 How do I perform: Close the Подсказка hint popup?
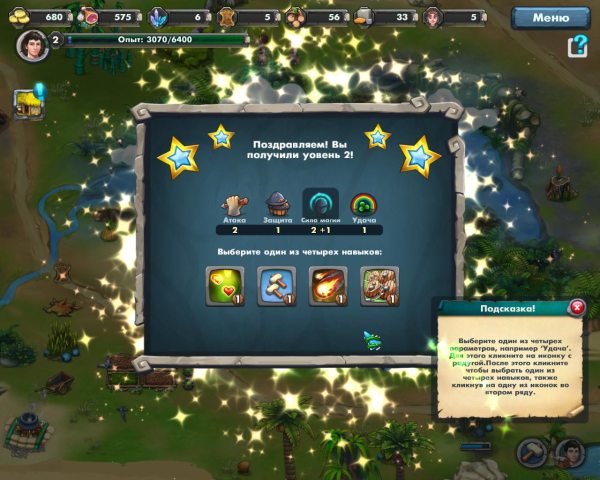(576, 309)
